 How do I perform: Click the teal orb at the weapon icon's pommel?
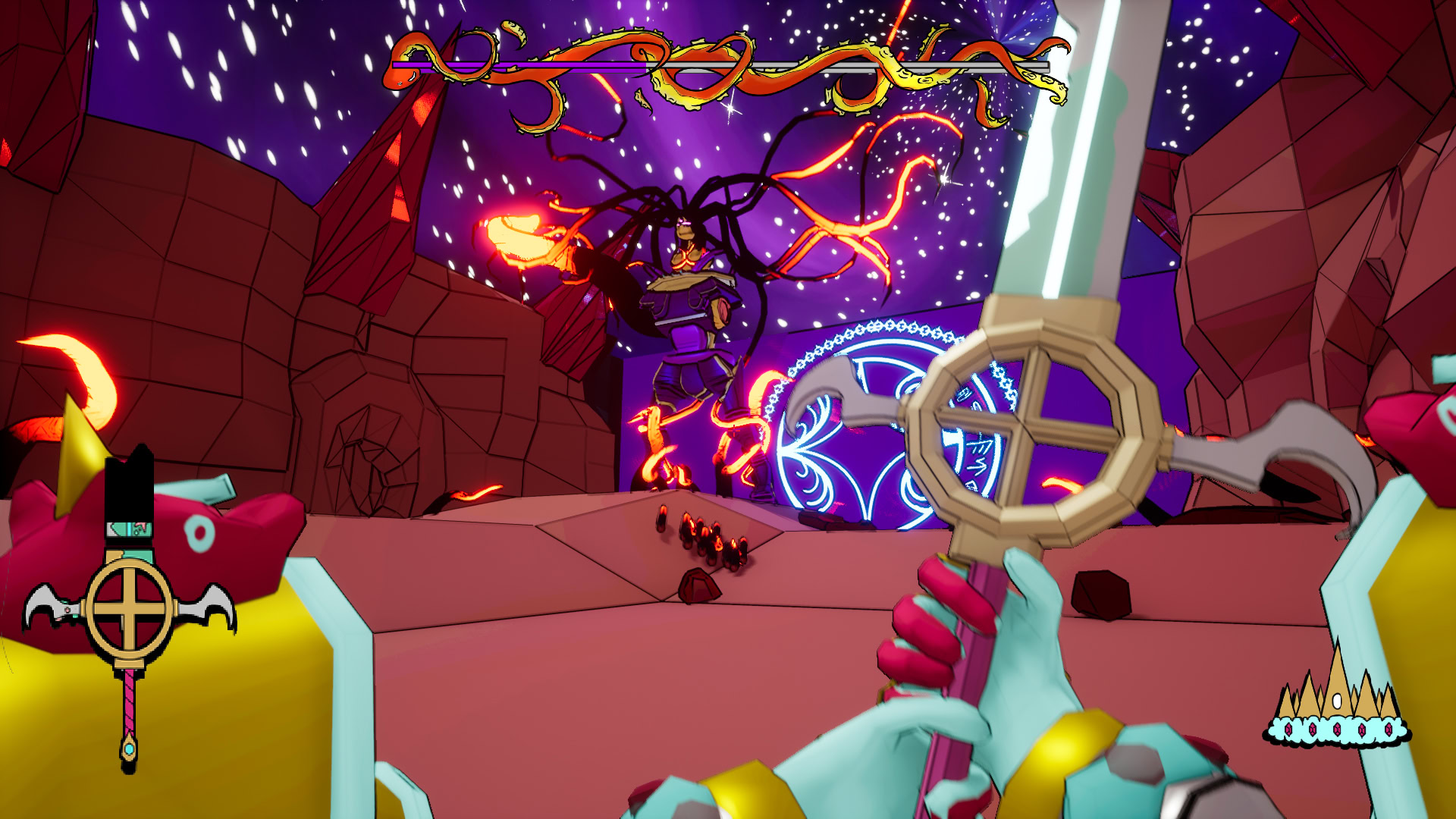pyautogui.click(x=128, y=749)
